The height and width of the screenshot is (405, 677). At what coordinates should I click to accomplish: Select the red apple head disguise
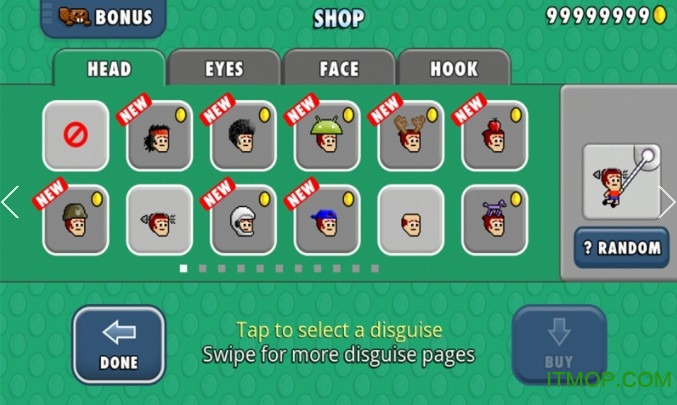pos(495,135)
